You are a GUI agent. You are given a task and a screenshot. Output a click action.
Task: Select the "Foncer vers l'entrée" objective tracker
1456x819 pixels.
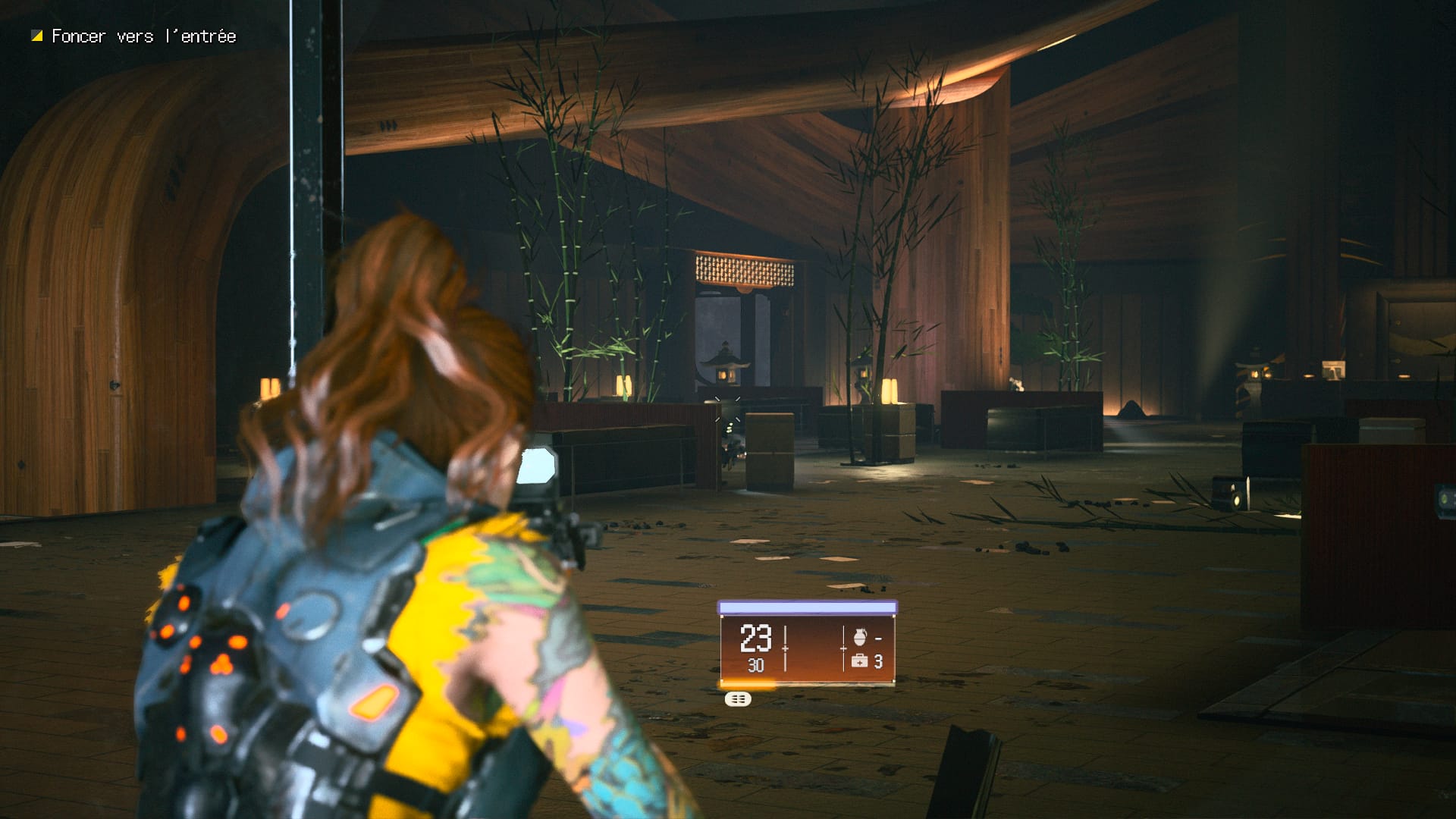(x=135, y=36)
